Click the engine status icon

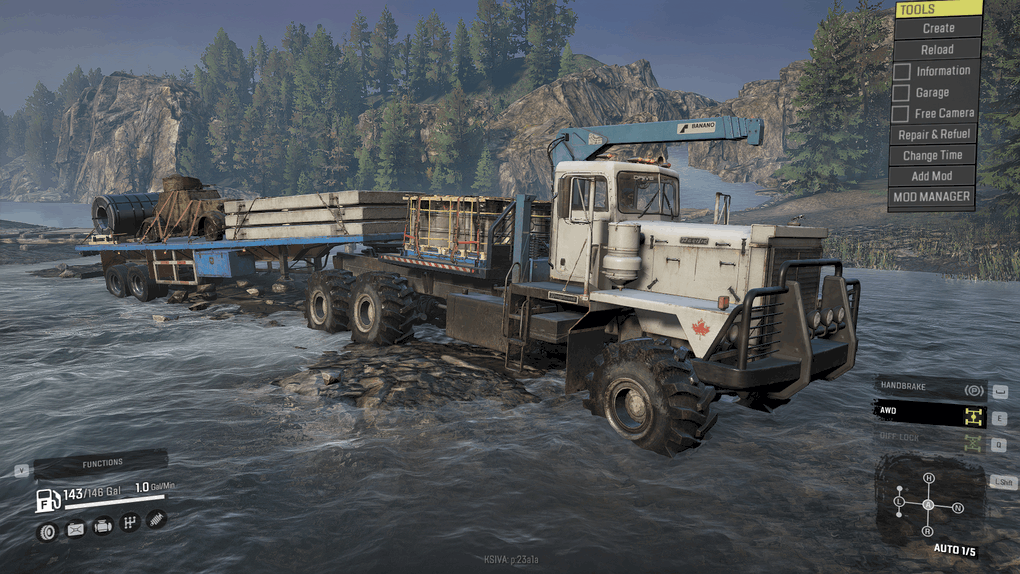102,526
